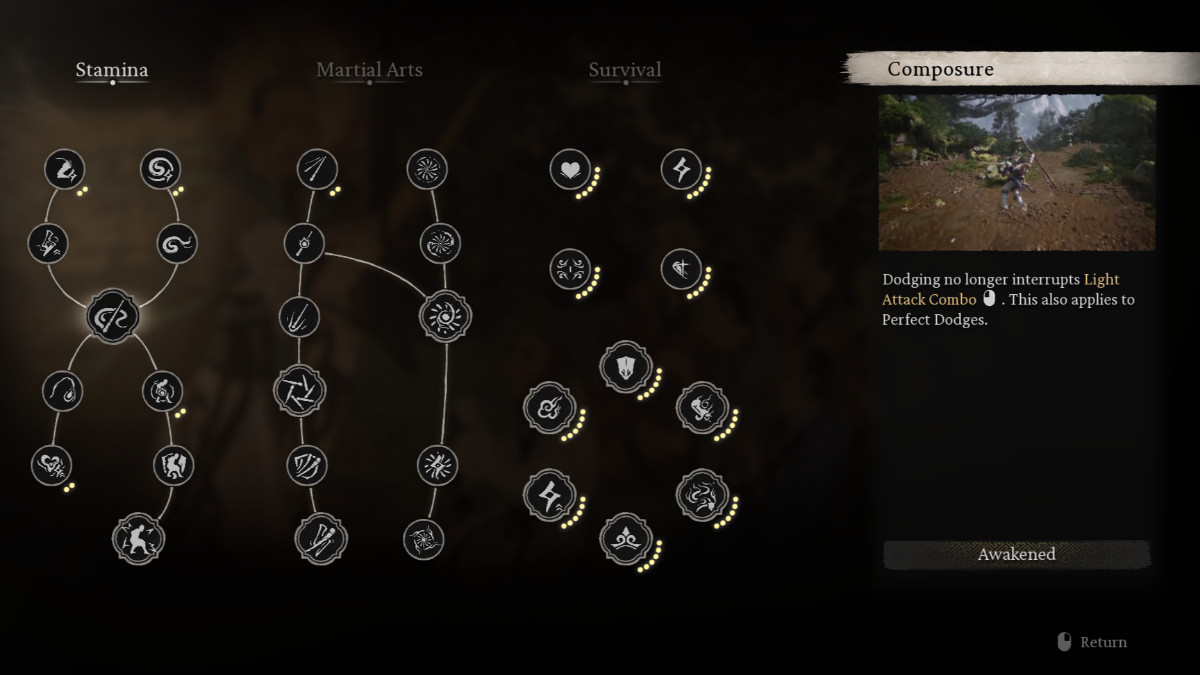This screenshot has height=675, width=1200.
Task: Select the lotus crown Survival node
Action: (x=626, y=539)
